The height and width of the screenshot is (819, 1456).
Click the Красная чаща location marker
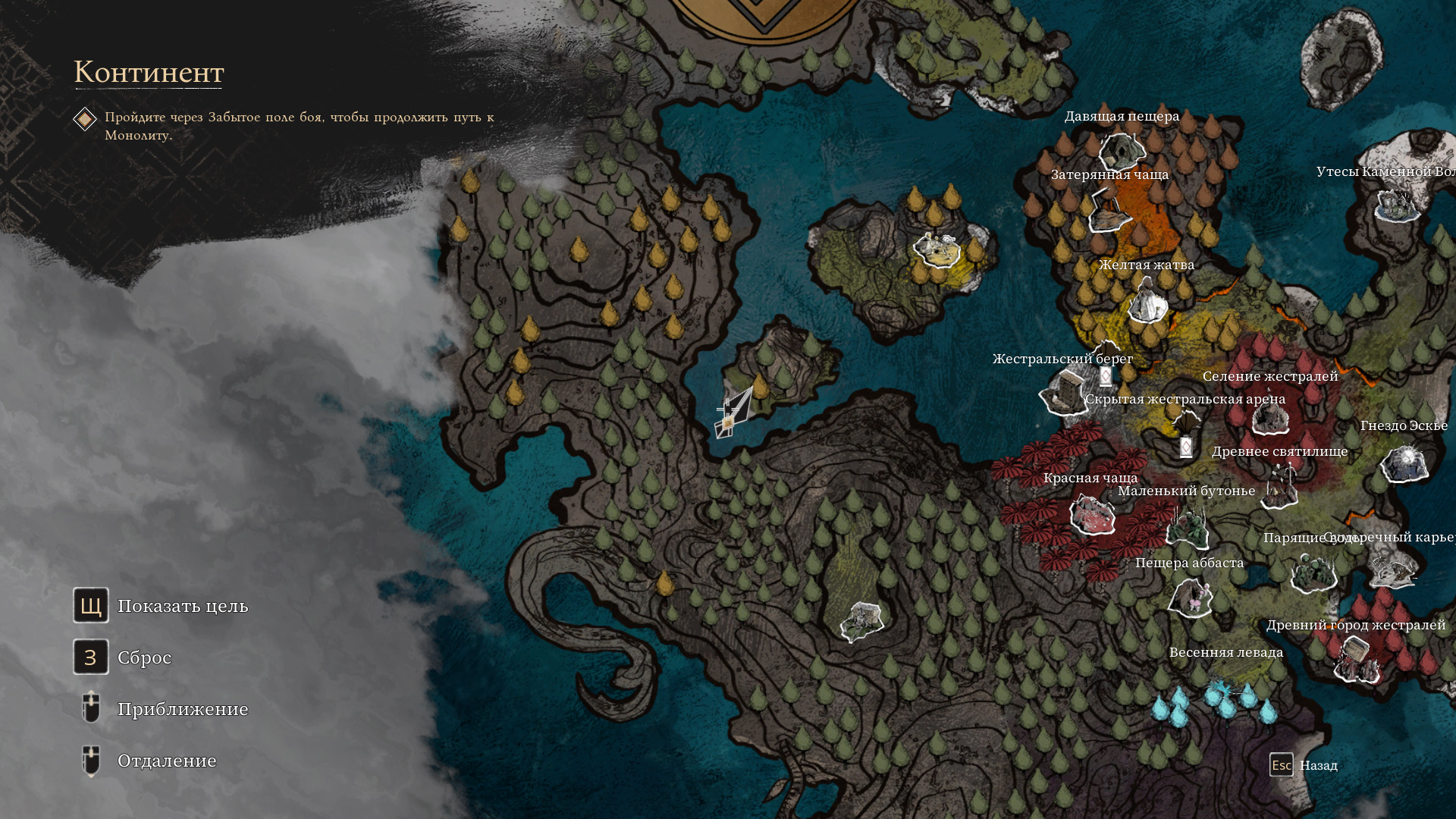click(x=1092, y=514)
